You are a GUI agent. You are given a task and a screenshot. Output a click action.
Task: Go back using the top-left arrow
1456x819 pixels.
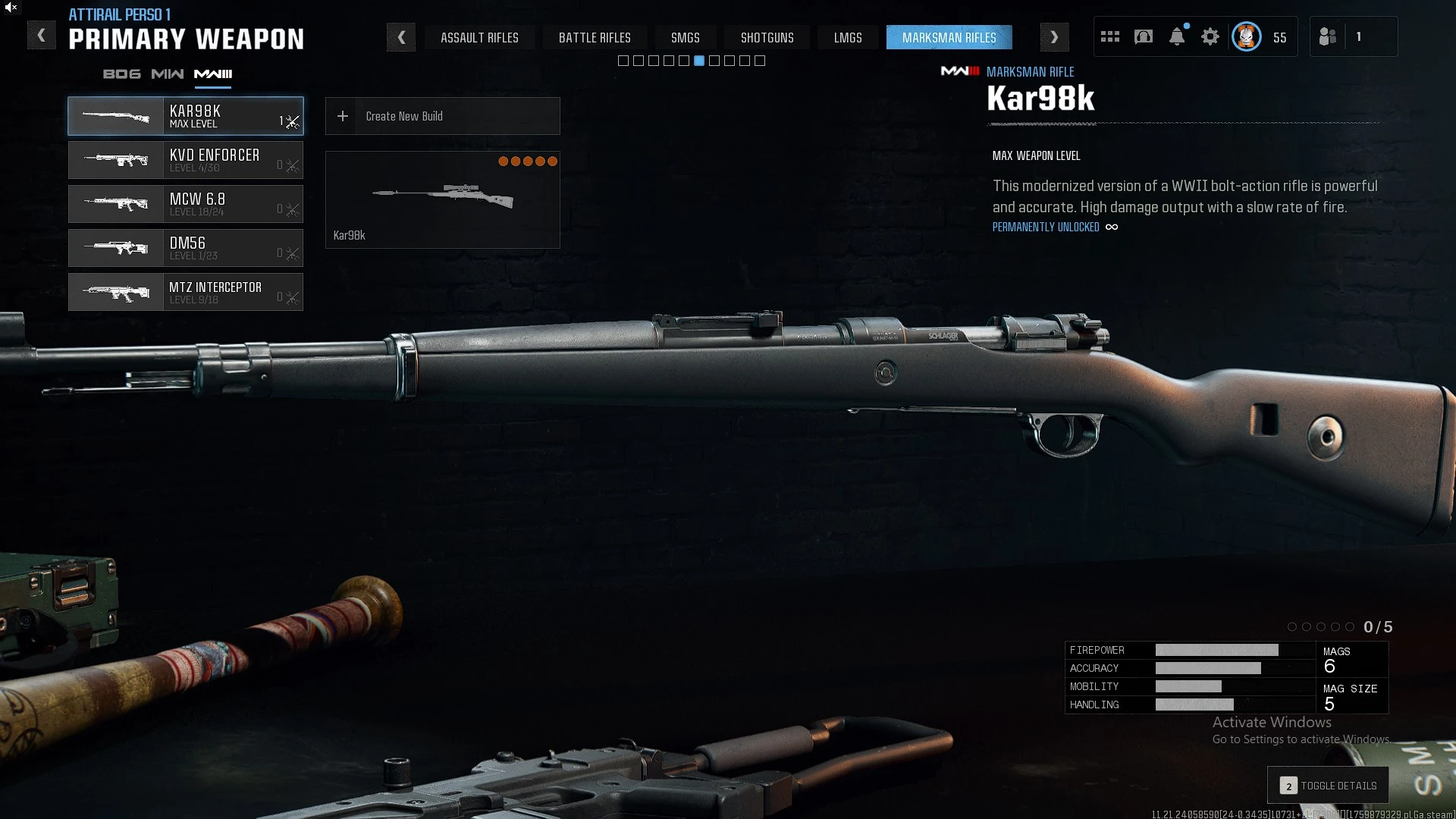pyautogui.click(x=41, y=36)
